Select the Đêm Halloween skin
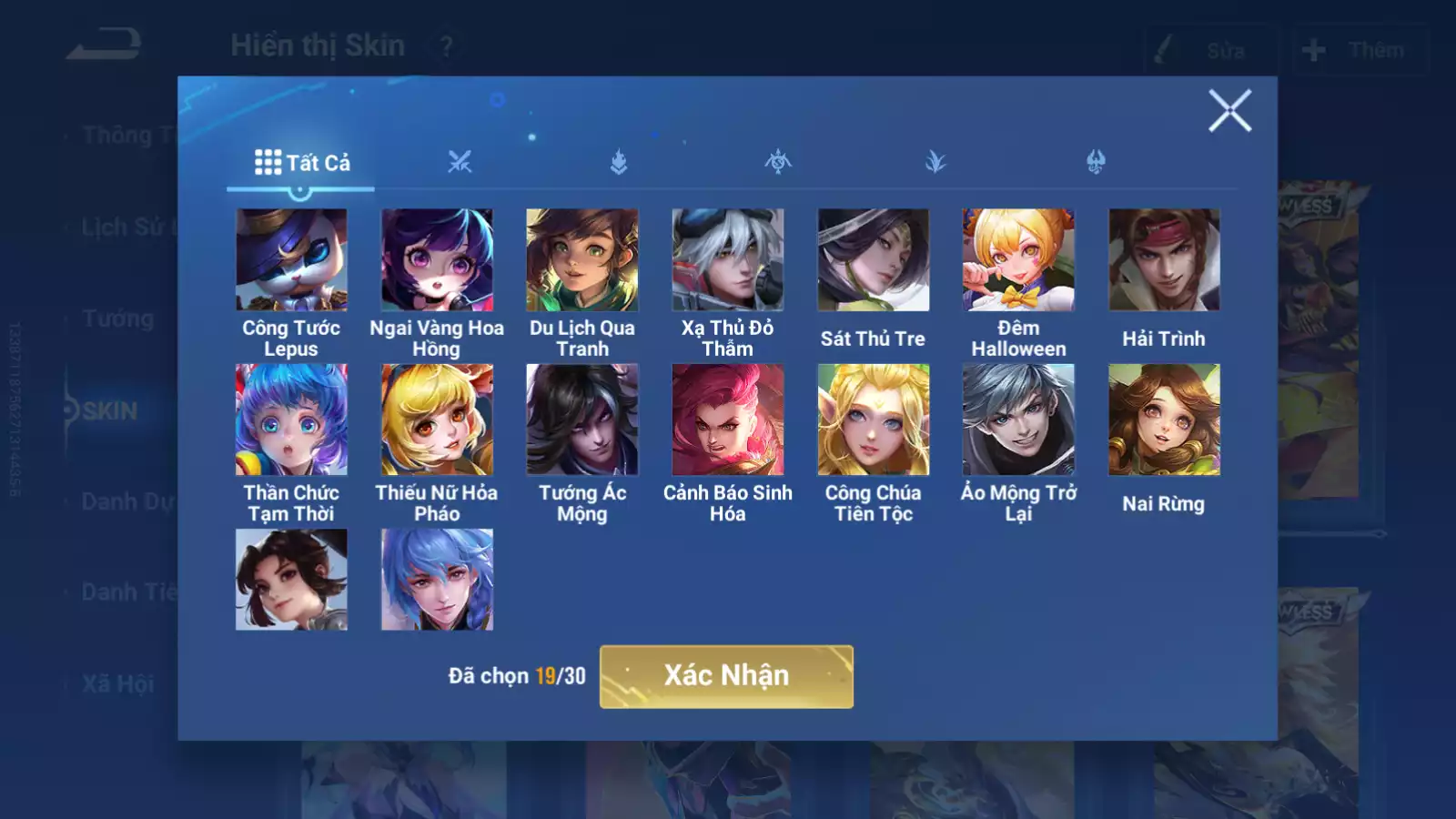 tap(1018, 260)
